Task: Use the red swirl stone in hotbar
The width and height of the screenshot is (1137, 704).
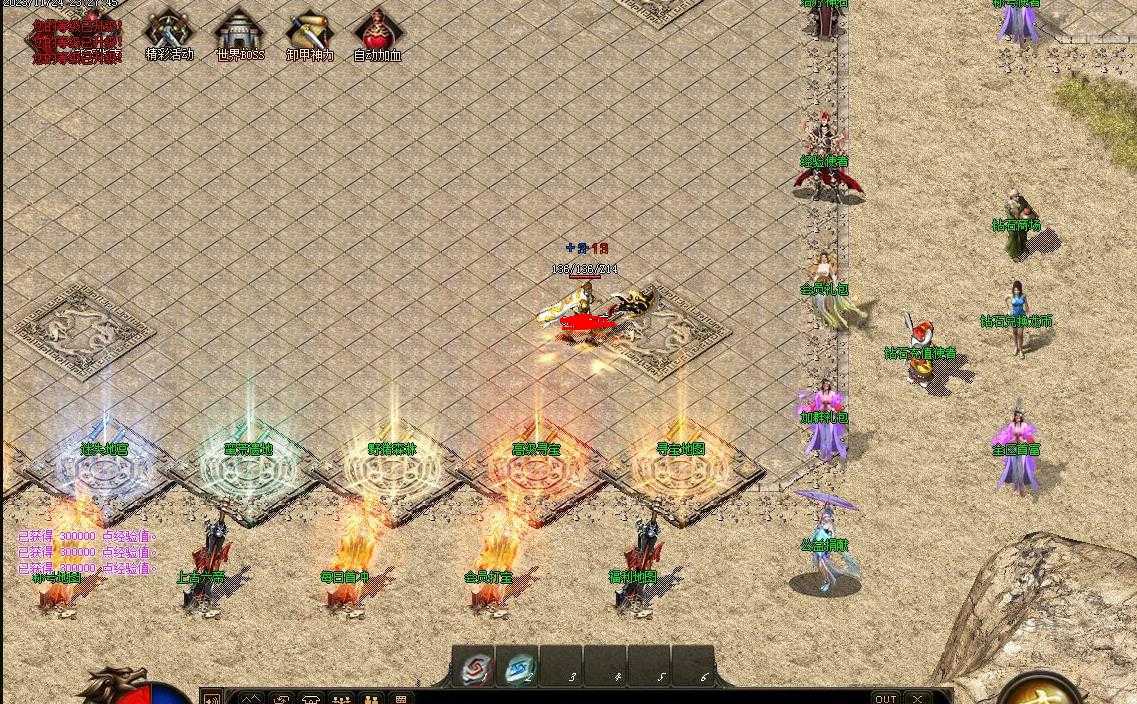Action: coord(475,668)
